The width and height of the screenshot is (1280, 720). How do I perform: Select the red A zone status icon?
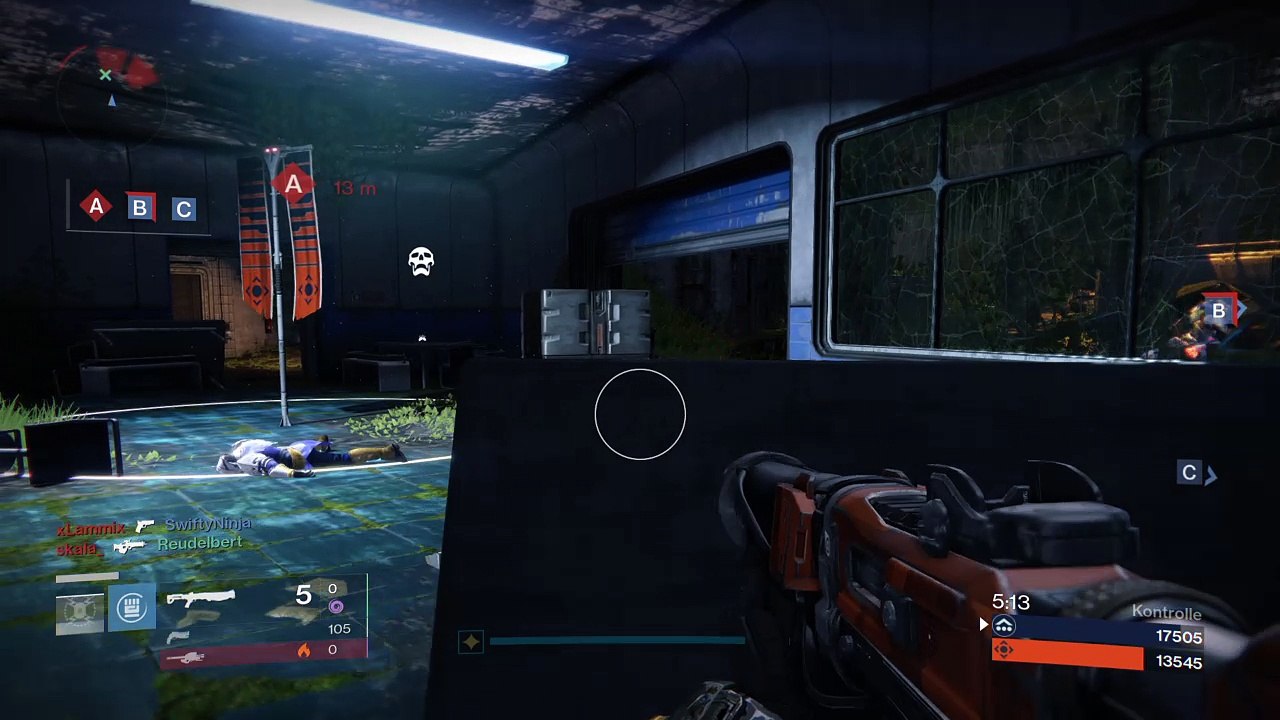pyautogui.click(x=96, y=207)
